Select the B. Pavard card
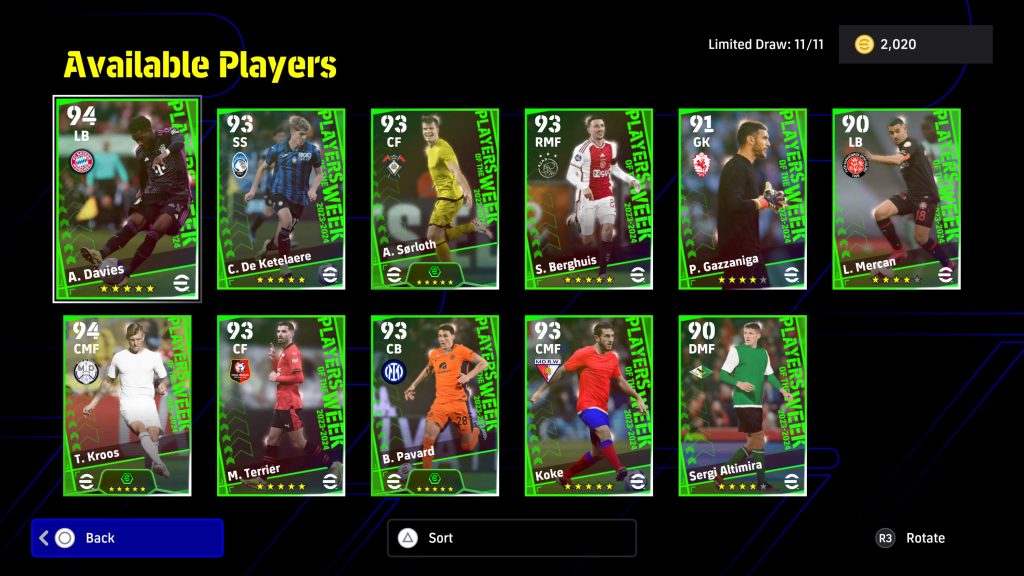 pos(435,405)
